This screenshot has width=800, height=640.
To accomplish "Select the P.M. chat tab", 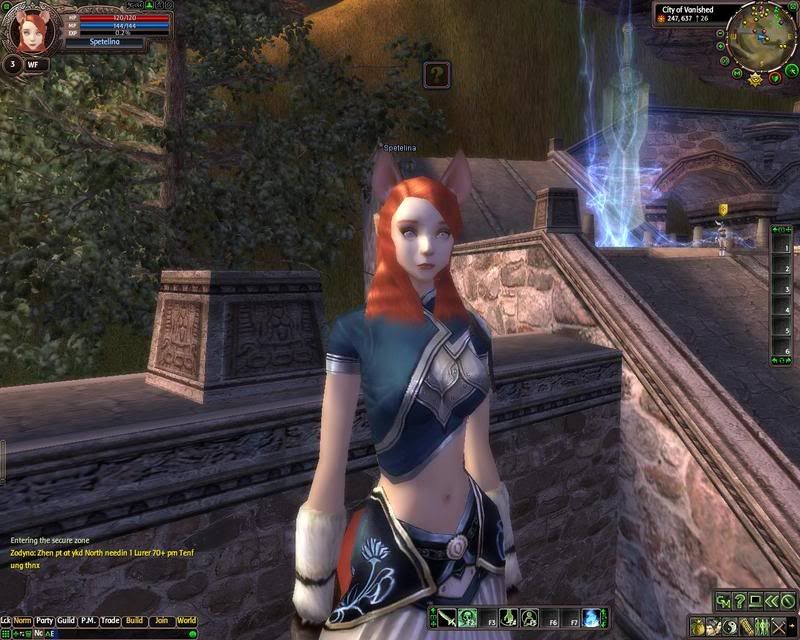I will [89, 621].
